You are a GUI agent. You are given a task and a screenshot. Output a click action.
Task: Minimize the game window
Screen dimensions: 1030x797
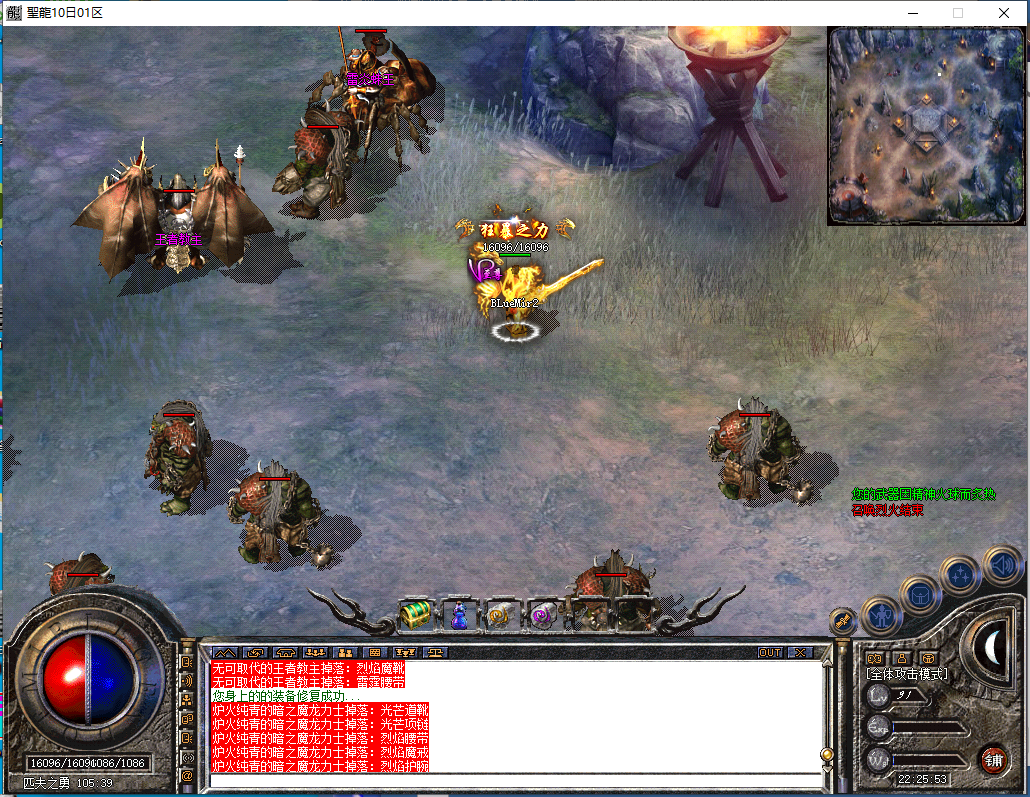912,13
